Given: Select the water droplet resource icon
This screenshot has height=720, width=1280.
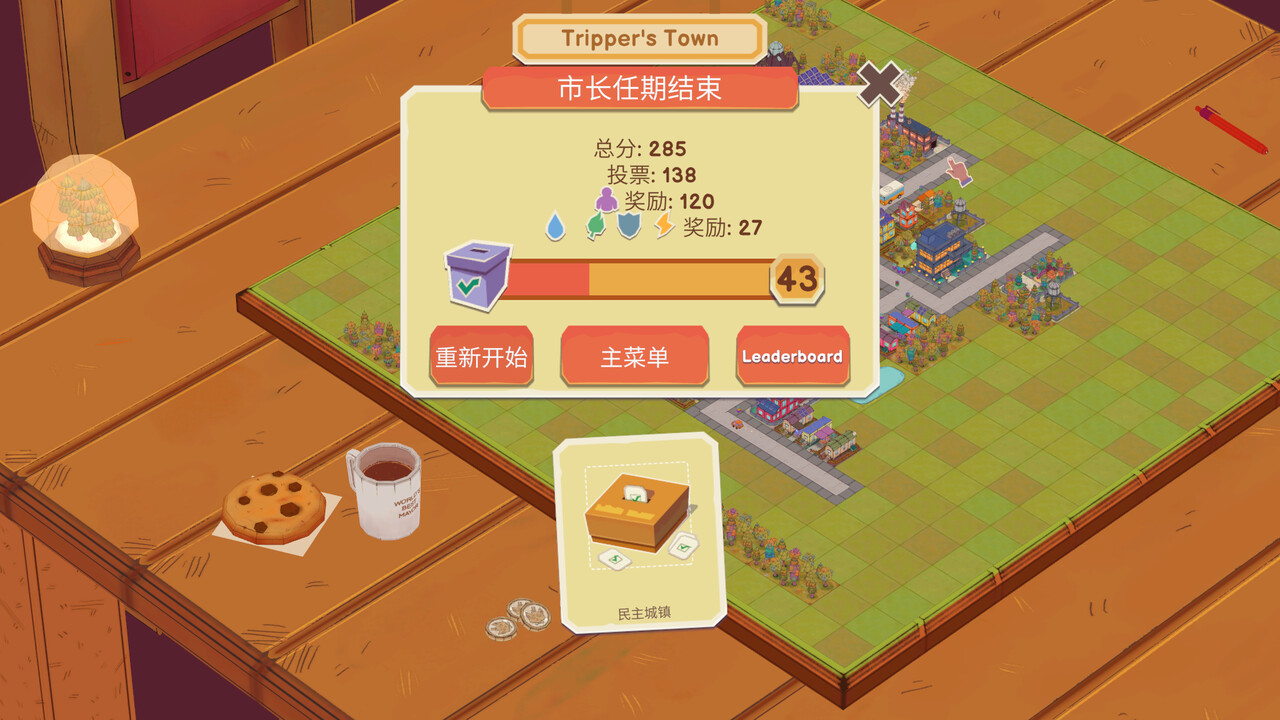Looking at the screenshot, I should tap(556, 227).
